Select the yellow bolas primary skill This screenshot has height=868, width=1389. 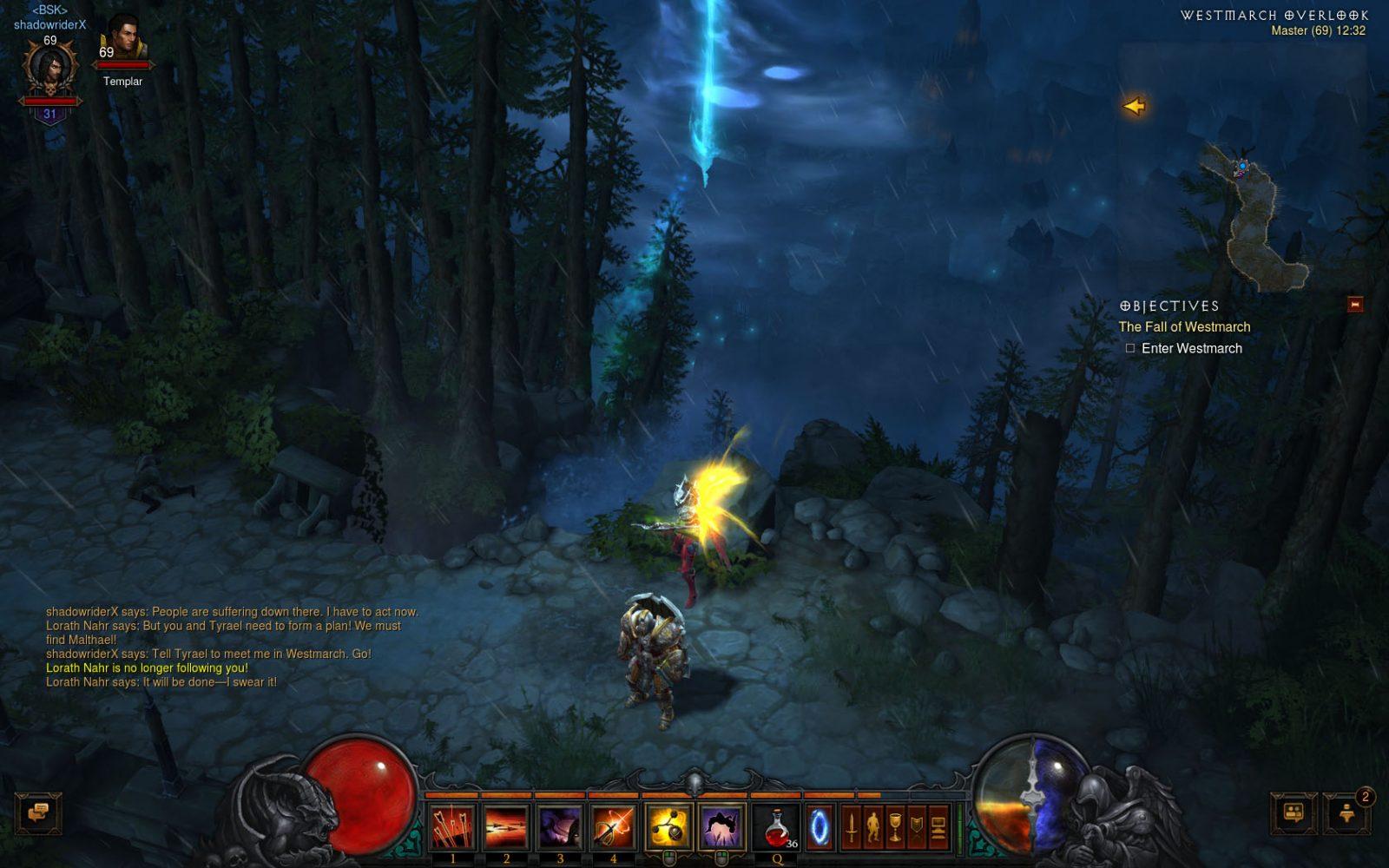tap(668, 826)
